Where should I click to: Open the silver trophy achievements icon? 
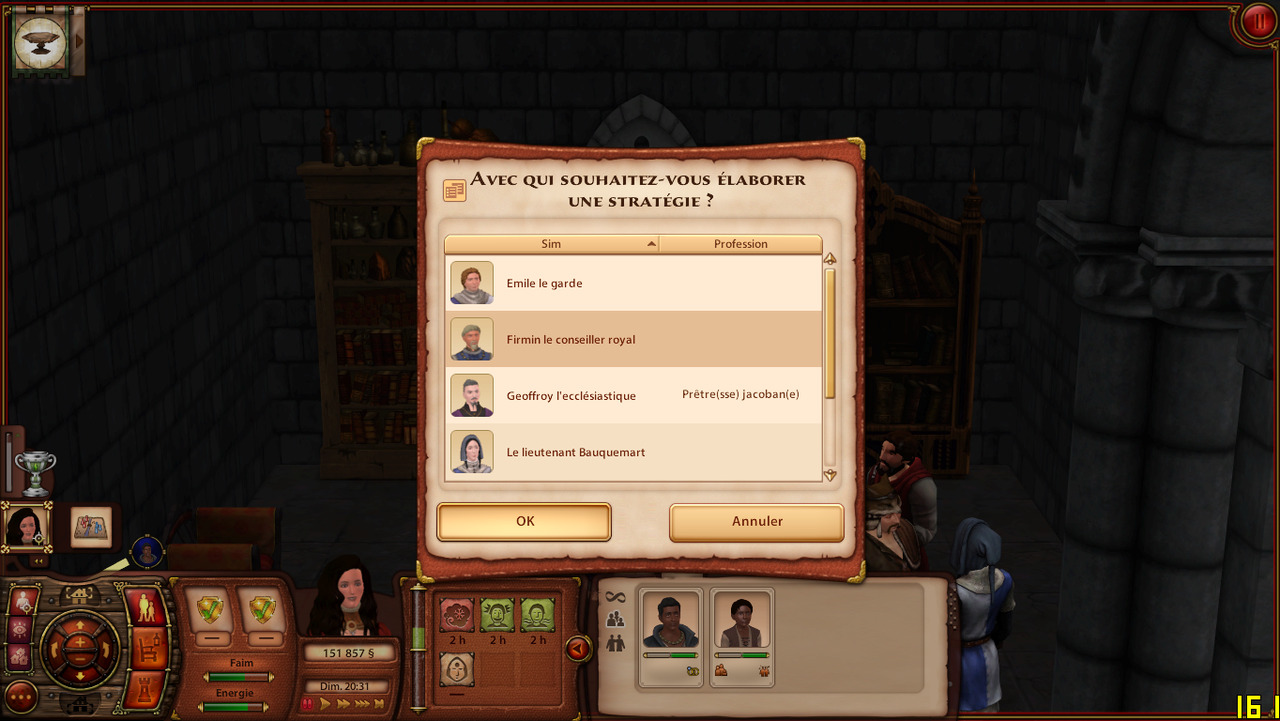[x=35, y=472]
